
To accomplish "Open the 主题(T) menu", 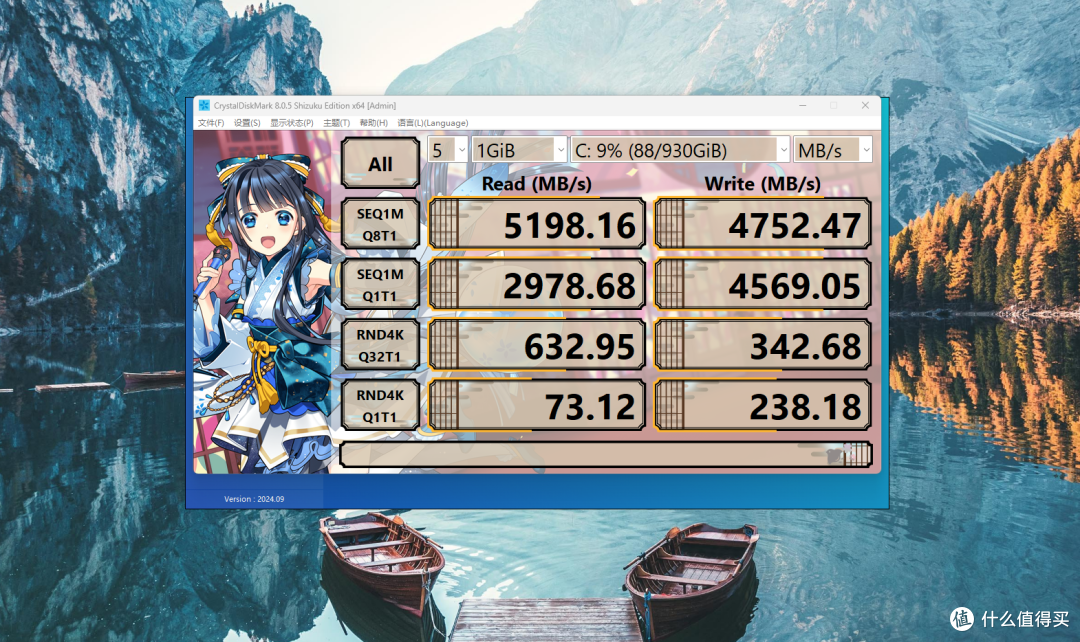I will pyautogui.click(x=337, y=123).
